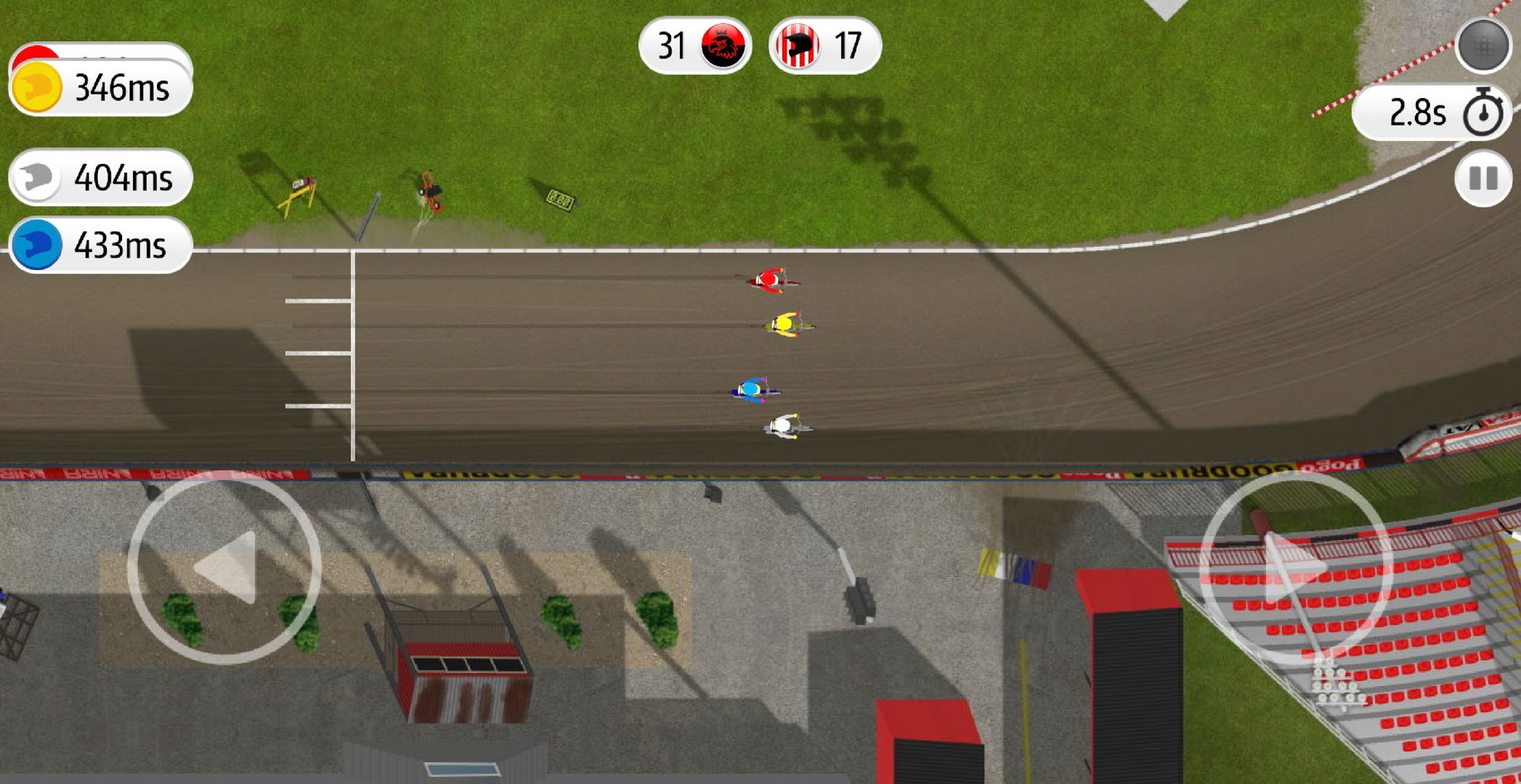Select the white rider near the fence
This screenshot has height=784, width=1521.
pyautogui.click(x=784, y=426)
